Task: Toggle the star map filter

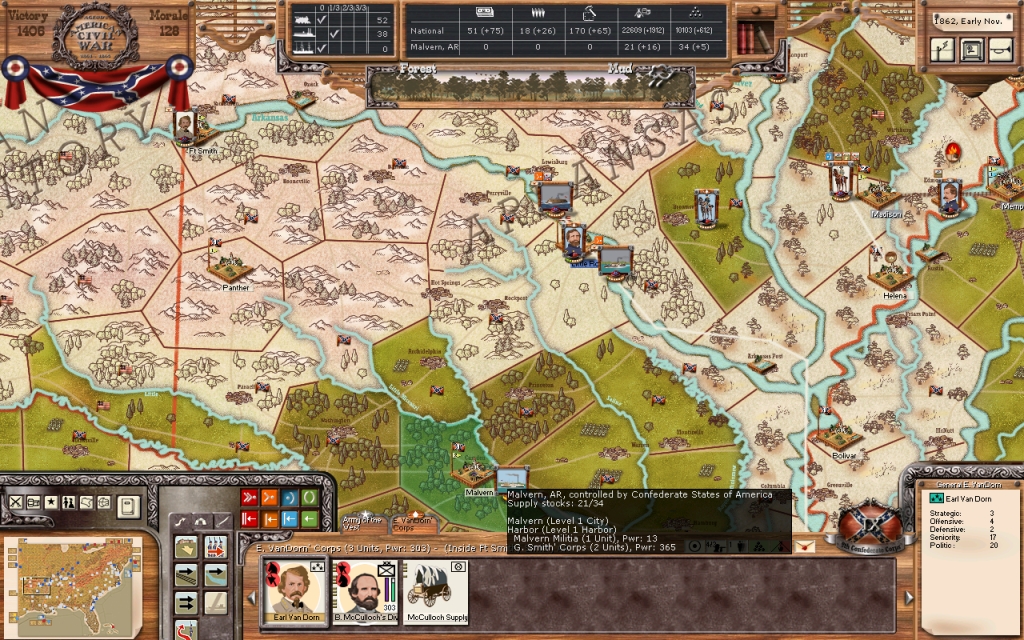Action: [x=51, y=502]
